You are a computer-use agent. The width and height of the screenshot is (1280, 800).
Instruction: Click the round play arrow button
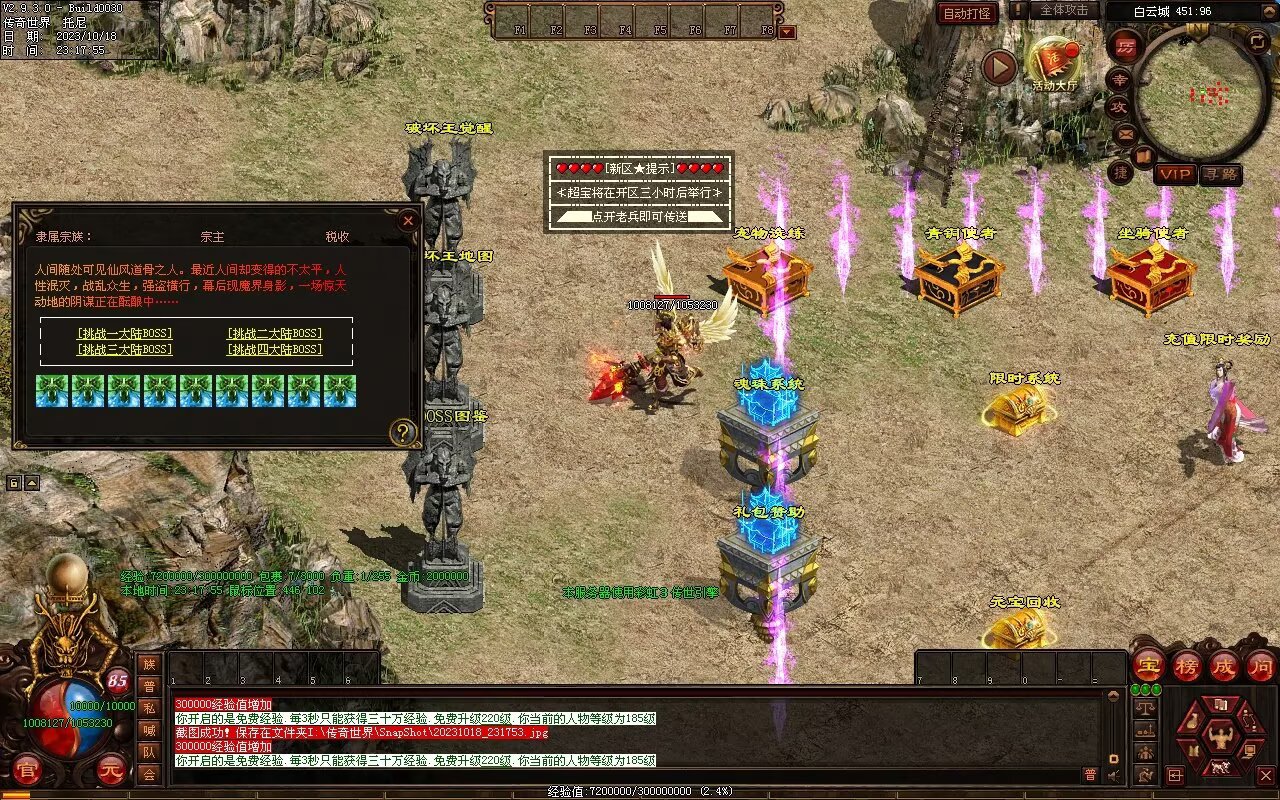coord(998,68)
